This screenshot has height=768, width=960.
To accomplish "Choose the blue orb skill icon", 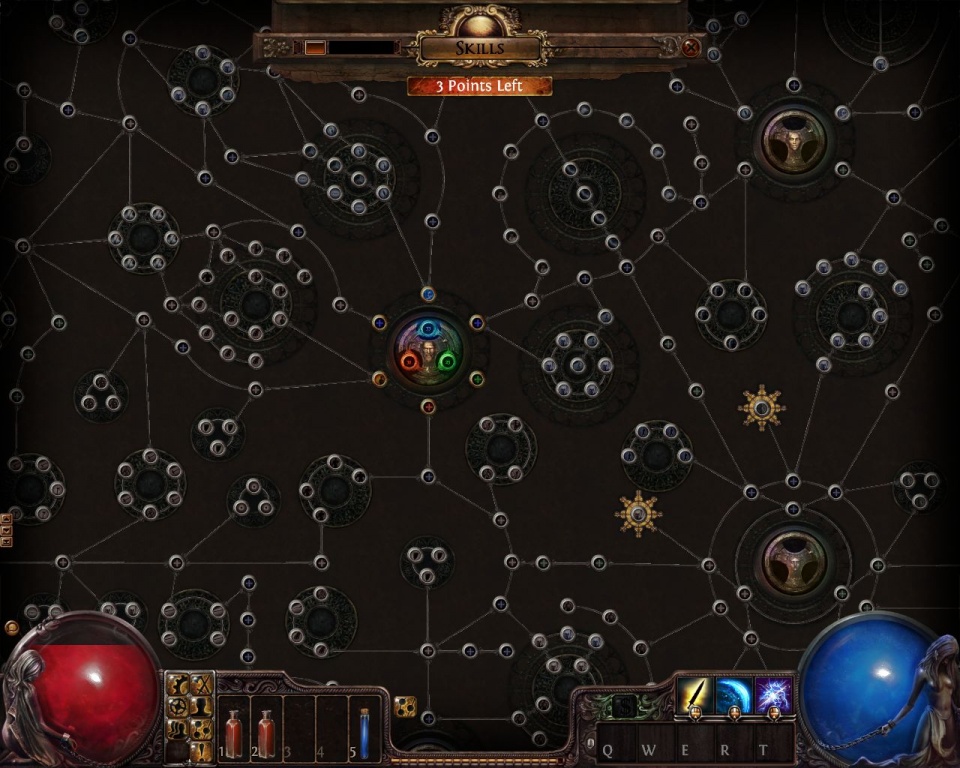I will coord(734,693).
